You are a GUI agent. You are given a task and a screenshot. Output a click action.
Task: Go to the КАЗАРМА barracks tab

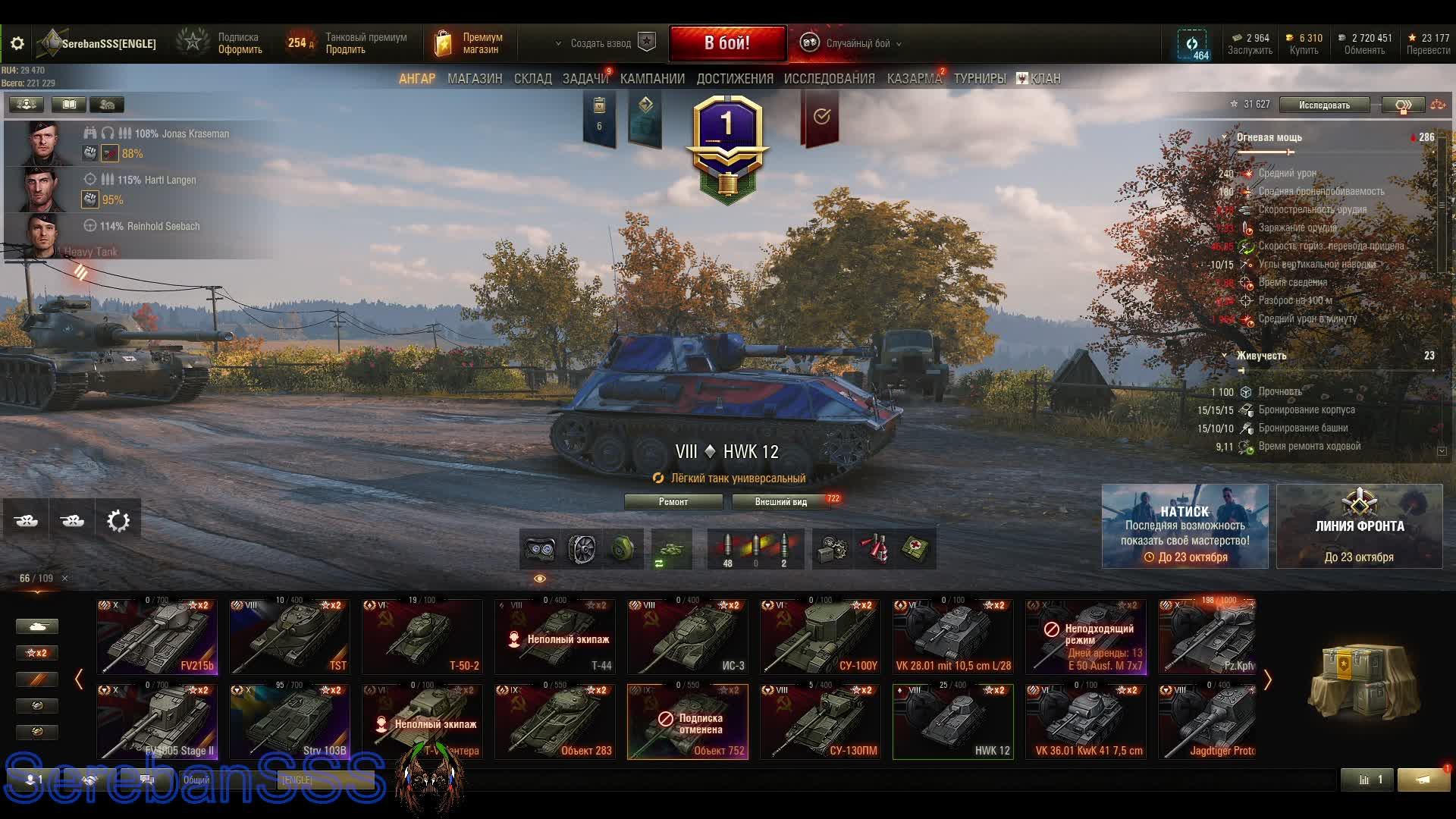point(914,79)
